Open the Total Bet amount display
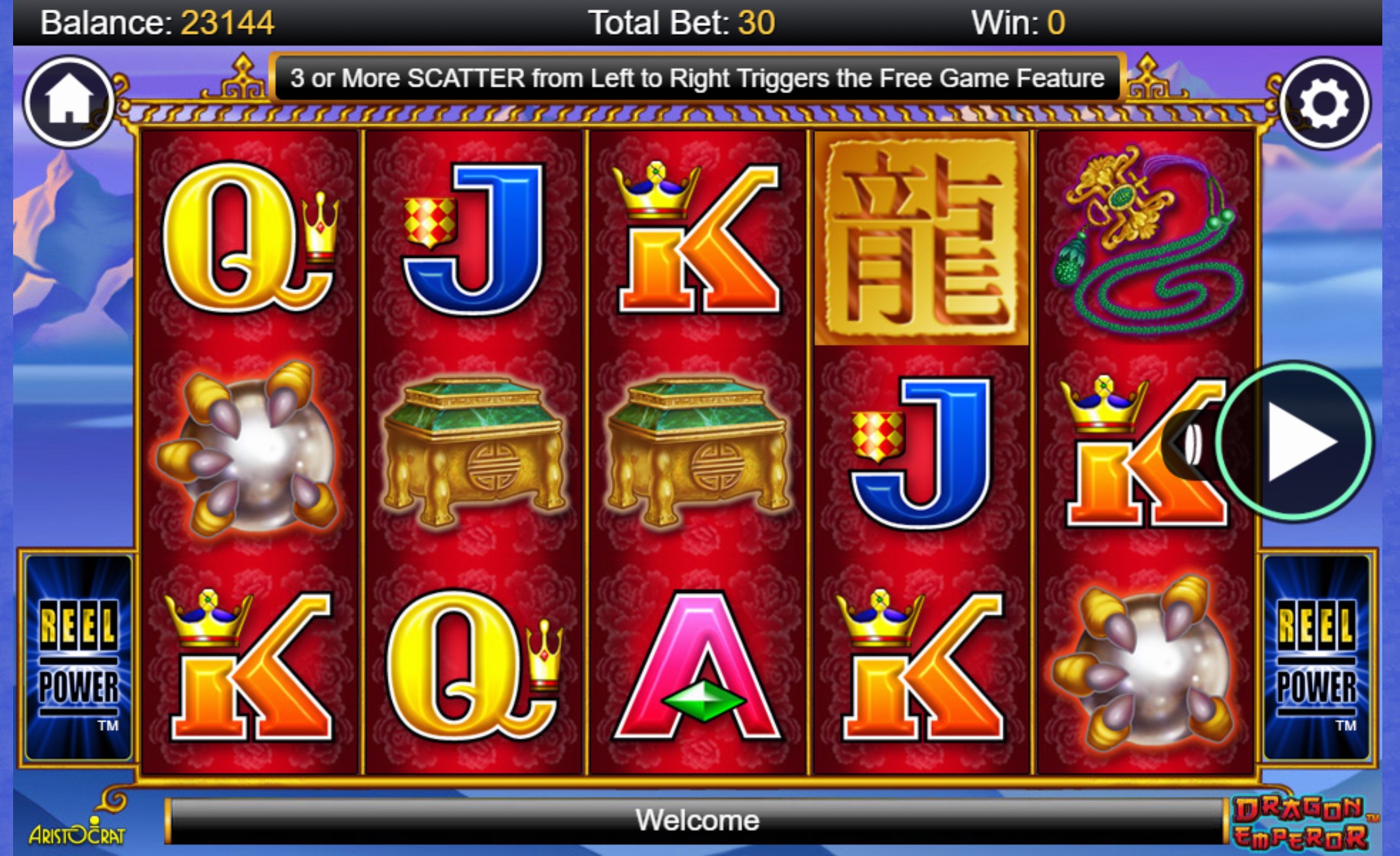Screen dimensions: 1400x856 (682, 22)
